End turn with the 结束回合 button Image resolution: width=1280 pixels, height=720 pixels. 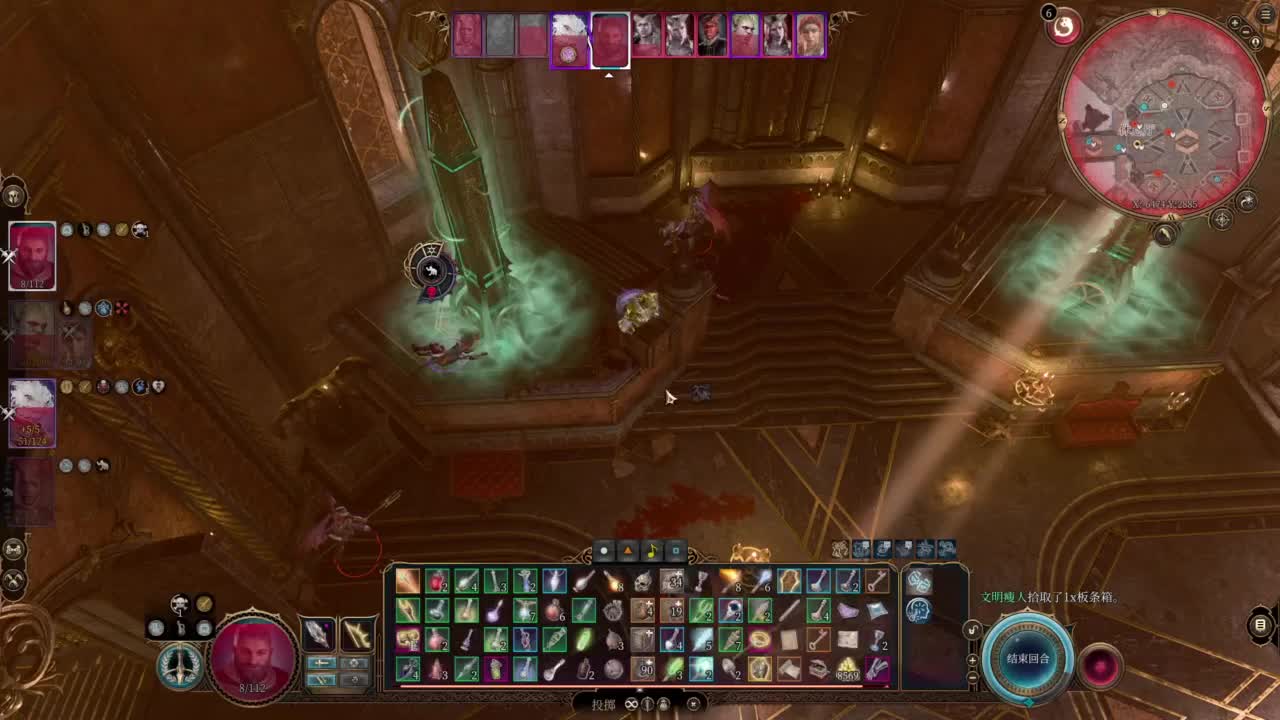point(1027,659)
